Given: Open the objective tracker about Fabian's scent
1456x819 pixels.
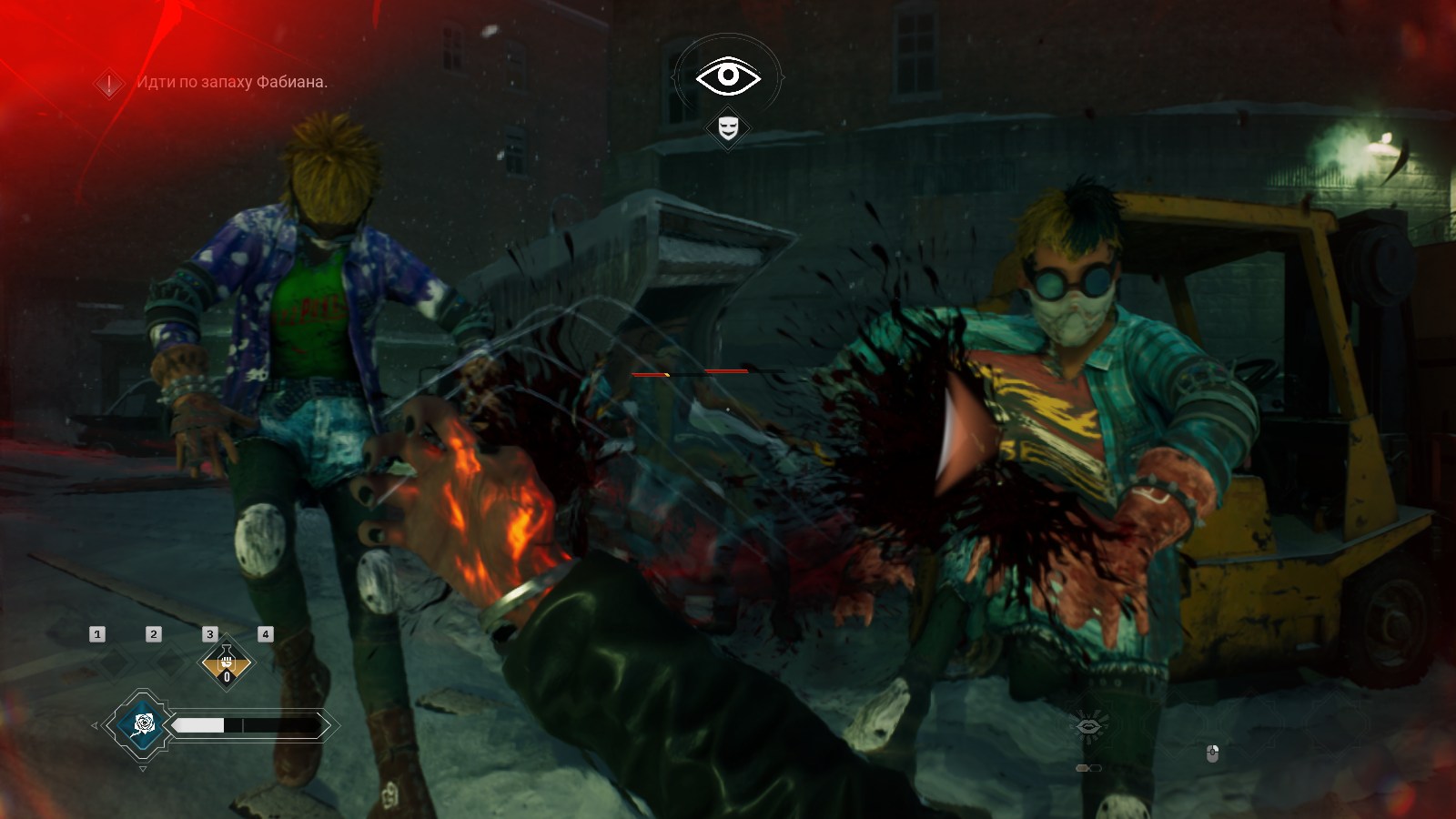Looking at the screenshot, I should 231,82.
